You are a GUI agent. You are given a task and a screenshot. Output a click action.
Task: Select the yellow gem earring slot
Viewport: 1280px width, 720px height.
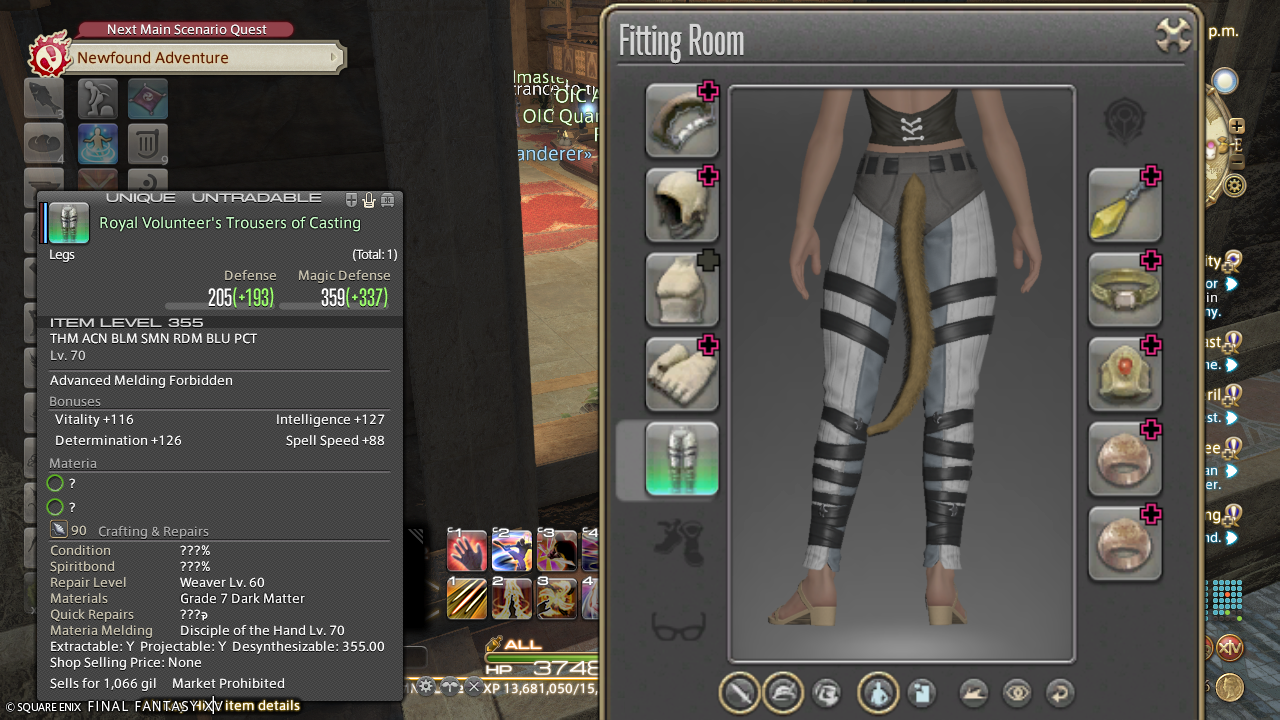click(x=1125, y=205)
